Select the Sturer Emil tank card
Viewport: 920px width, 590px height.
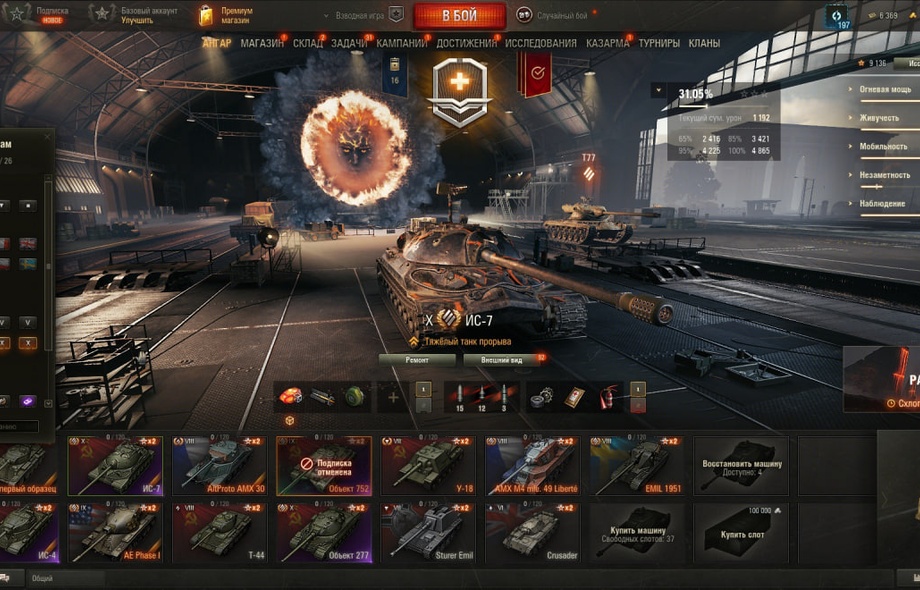click(428, 532)
